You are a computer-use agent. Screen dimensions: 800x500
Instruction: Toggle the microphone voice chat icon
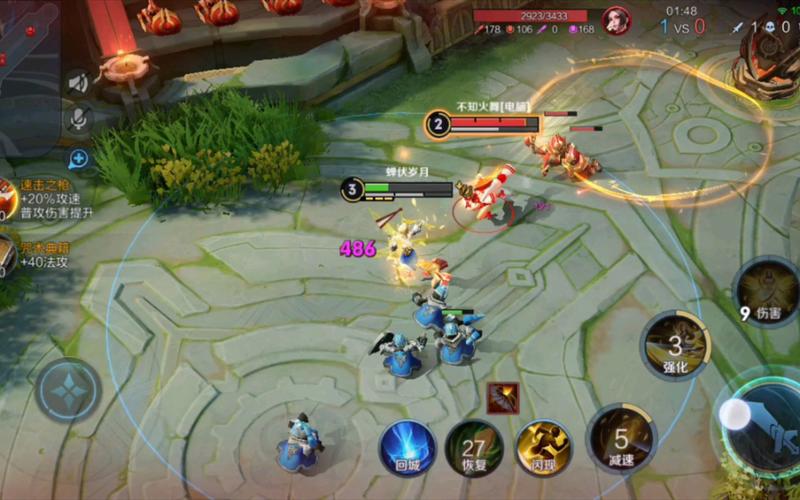point(78,119)
